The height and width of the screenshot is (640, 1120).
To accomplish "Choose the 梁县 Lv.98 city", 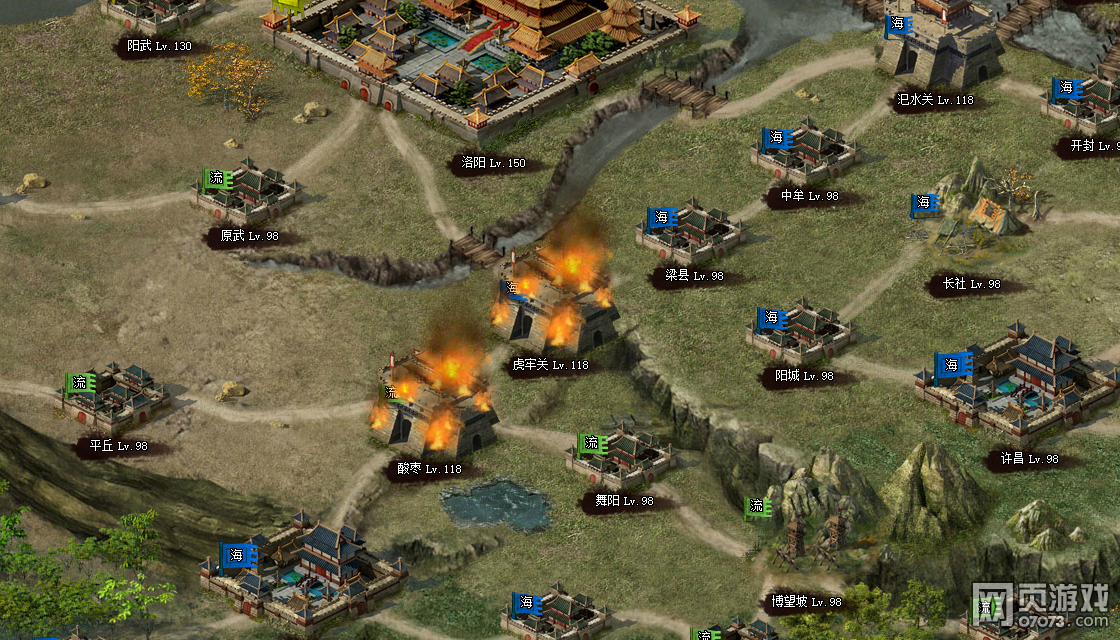I will (x=692, y=235).
